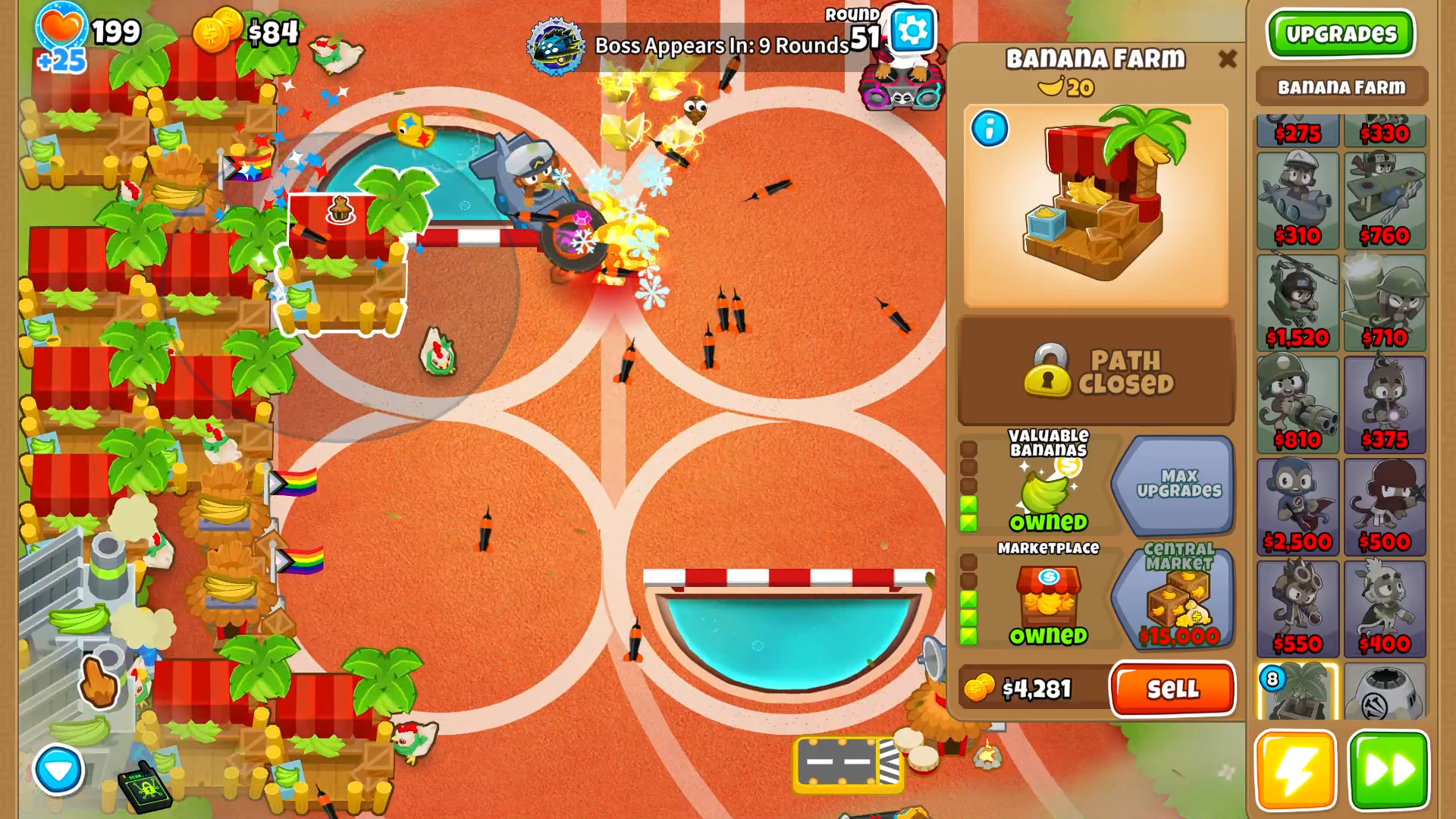
Task: Close the Banana Farm panel
Action: [x=1227, y=59]
